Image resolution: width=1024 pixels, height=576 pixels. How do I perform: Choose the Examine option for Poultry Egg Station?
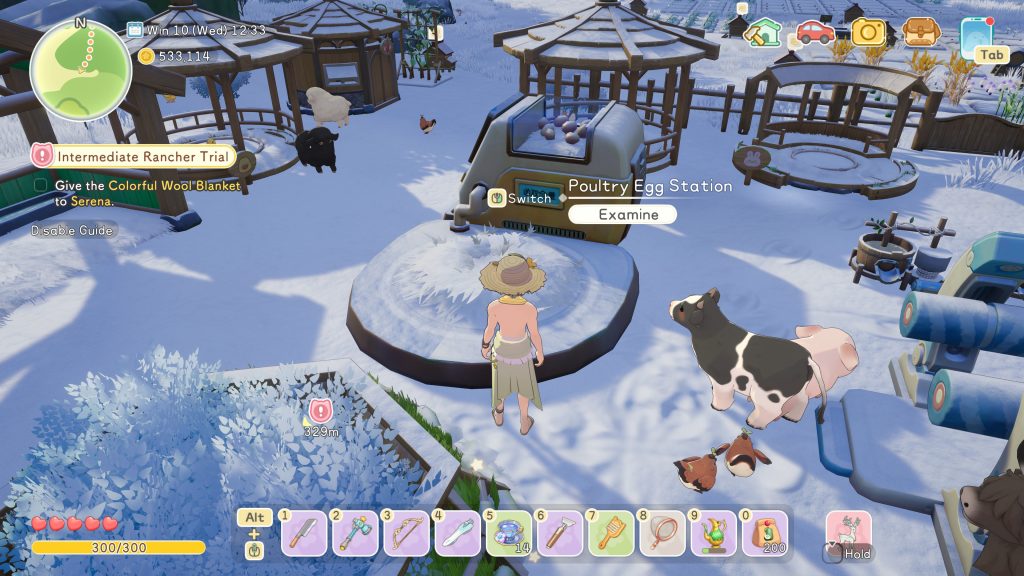(x=622, y=214)
